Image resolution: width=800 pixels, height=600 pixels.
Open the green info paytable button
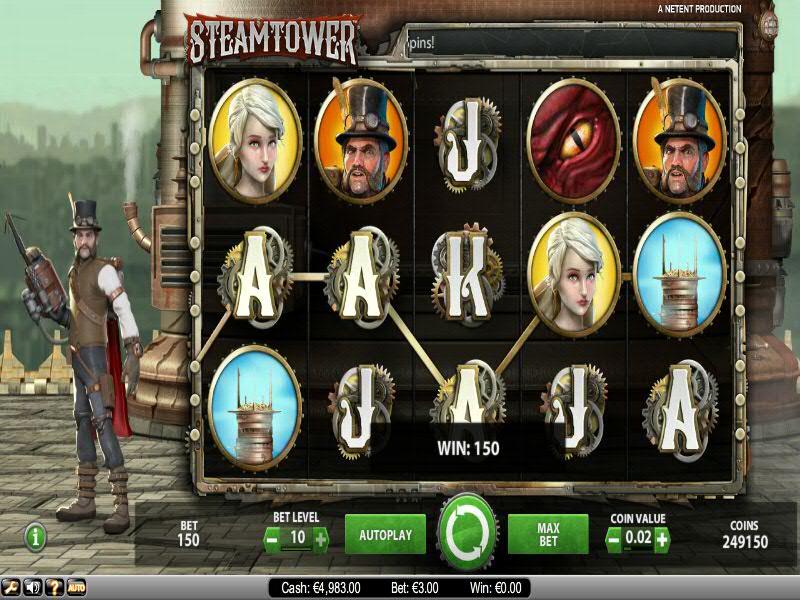(x=36, y=537)
